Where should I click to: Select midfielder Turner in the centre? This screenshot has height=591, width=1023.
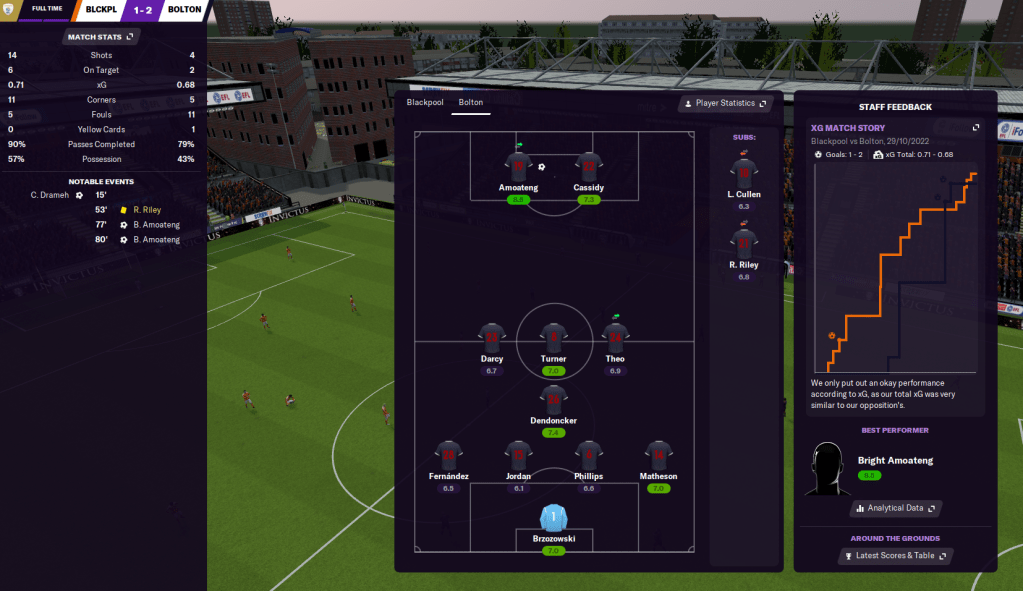click(553, 338)
